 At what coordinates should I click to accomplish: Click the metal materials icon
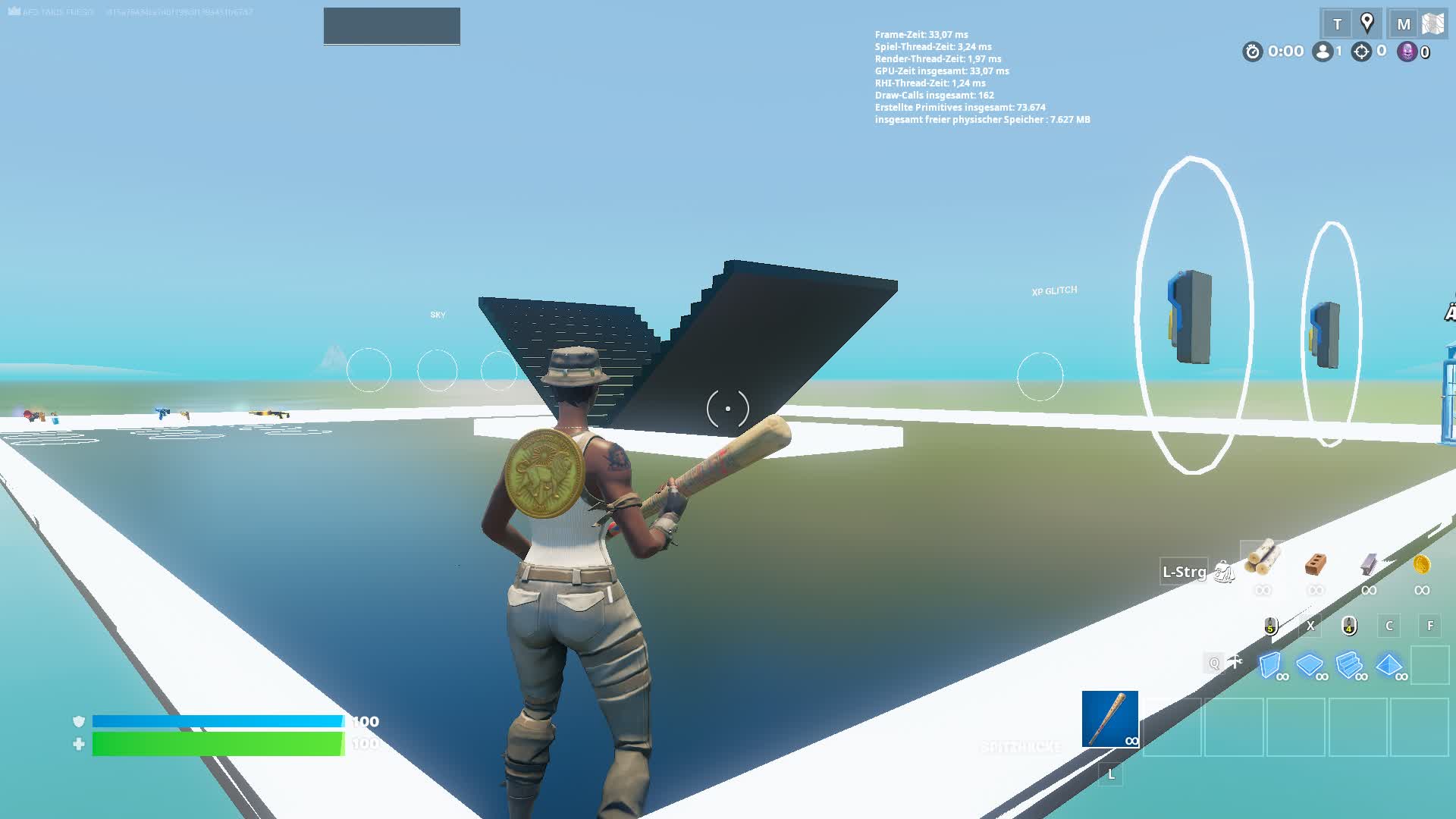click(x=1370, y=564)
